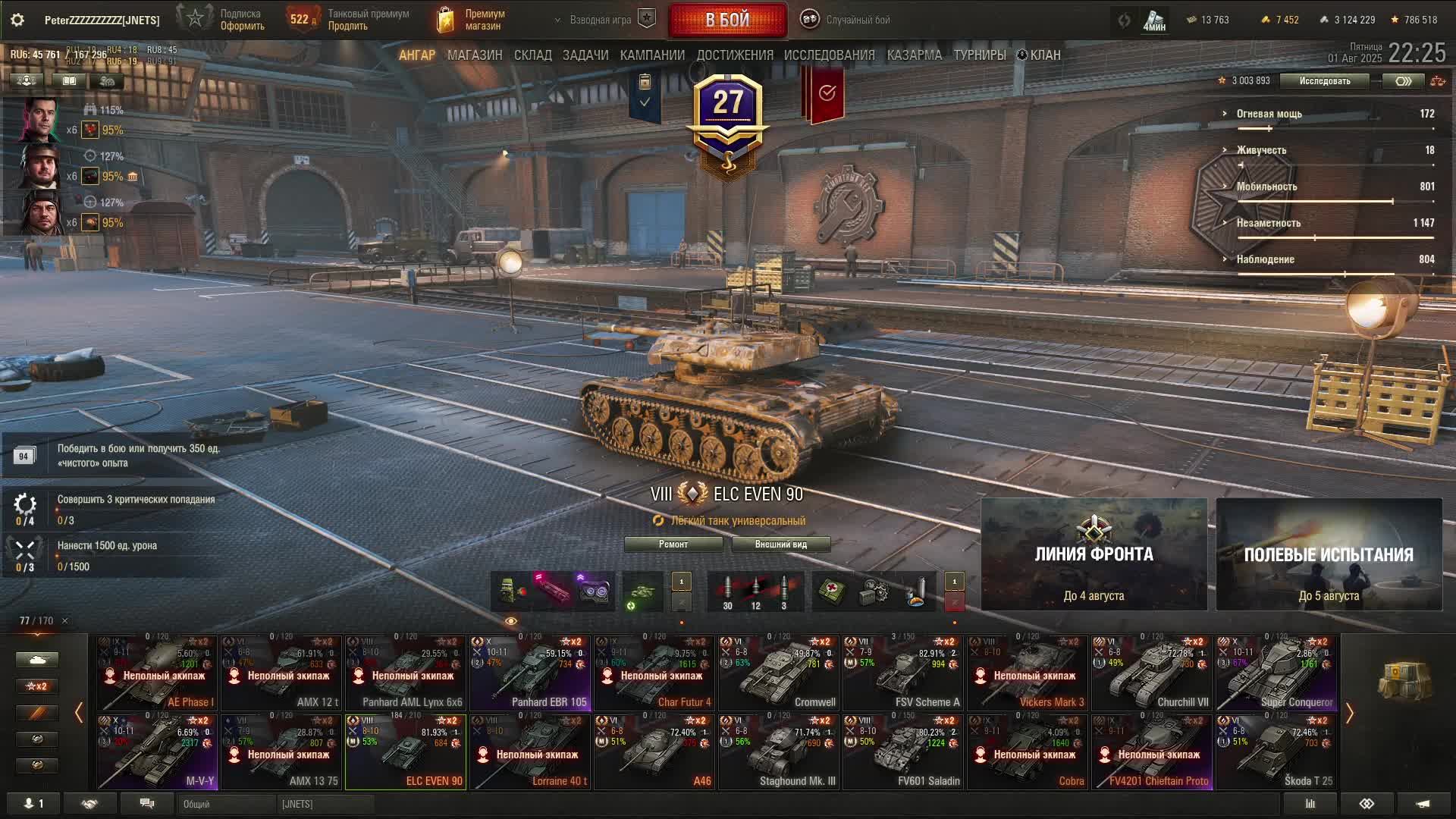The width and height of the screenshot is (1456, 819).
Task: Open the ИССЛЕДОВАНИЯ tab
Action: (829, 55)
